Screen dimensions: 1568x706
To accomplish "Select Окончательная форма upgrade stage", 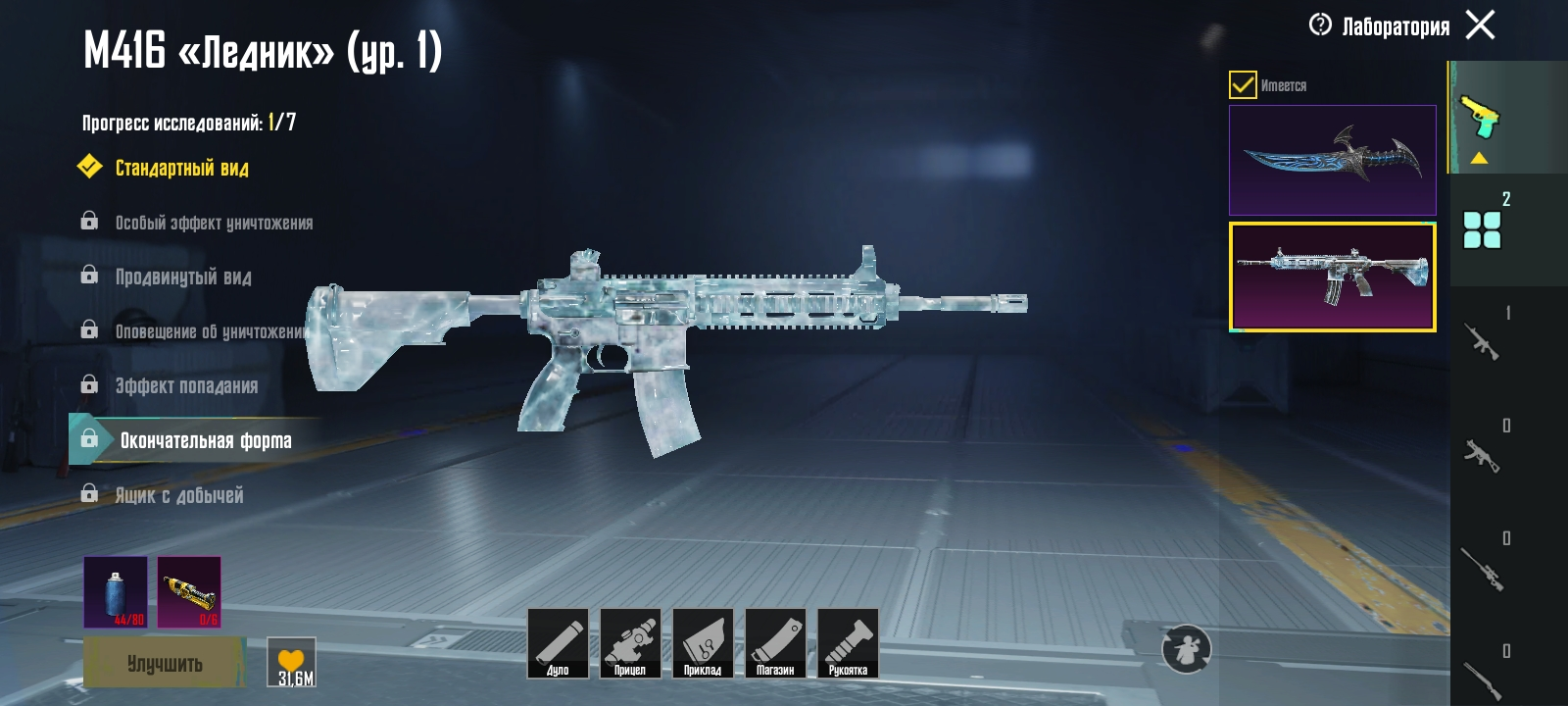I will [x=205, y=440].
